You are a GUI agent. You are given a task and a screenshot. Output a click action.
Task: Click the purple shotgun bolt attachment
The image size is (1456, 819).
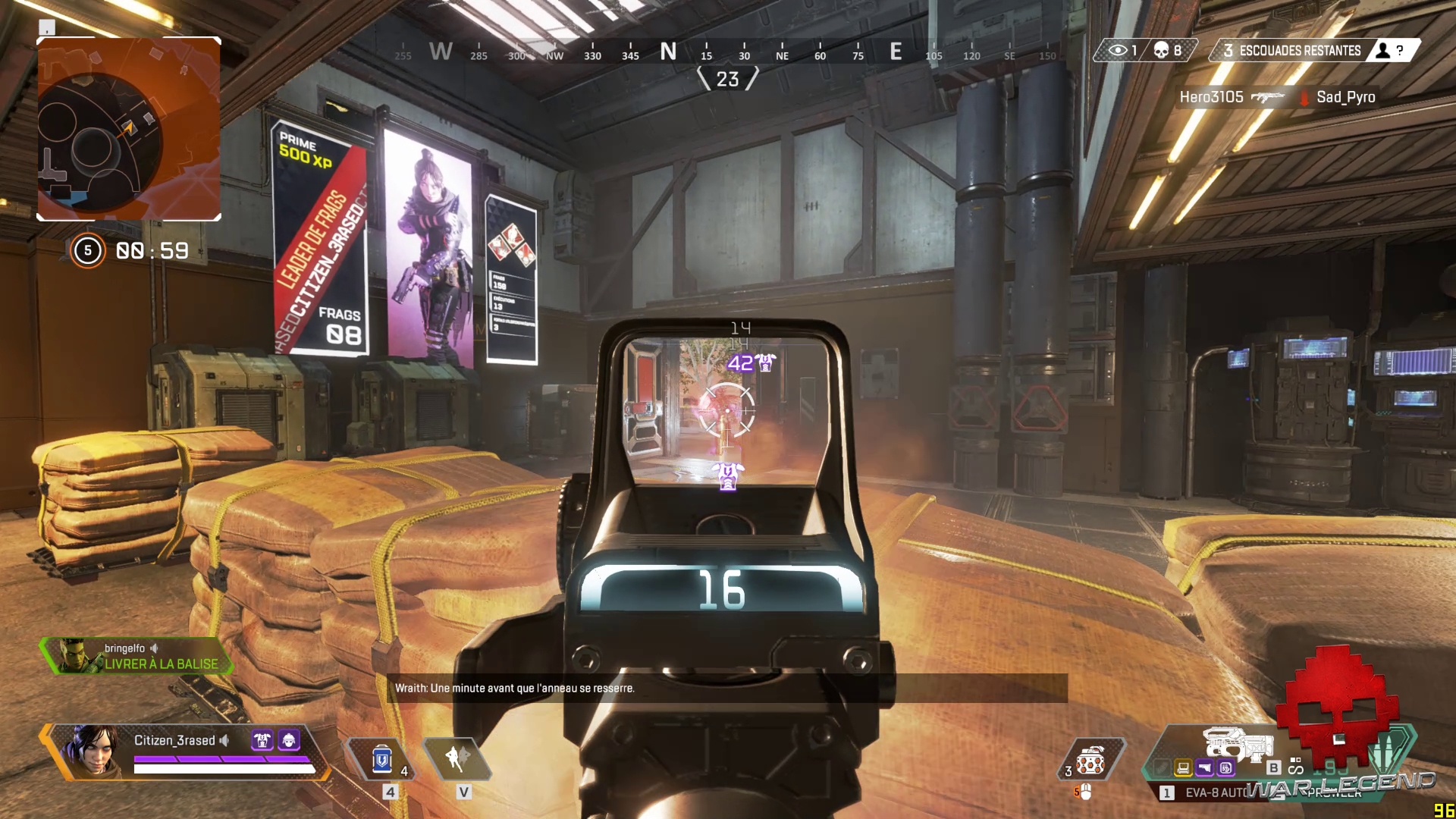(x=1225, y=768)
